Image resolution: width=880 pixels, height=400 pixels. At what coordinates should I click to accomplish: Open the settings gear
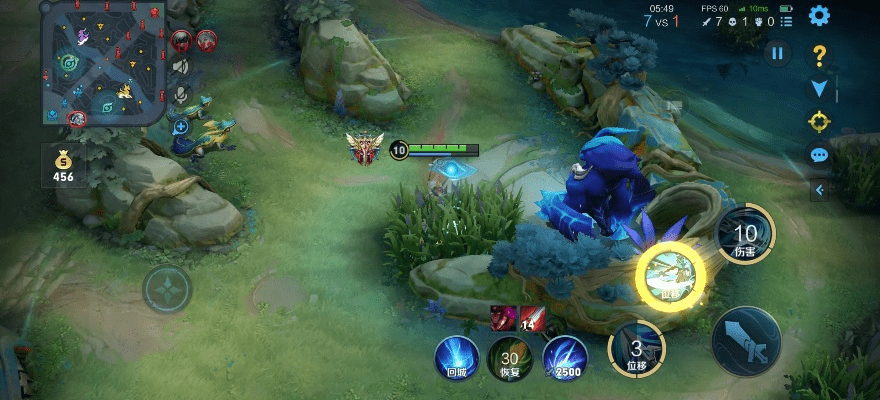(x=819, y=16)
